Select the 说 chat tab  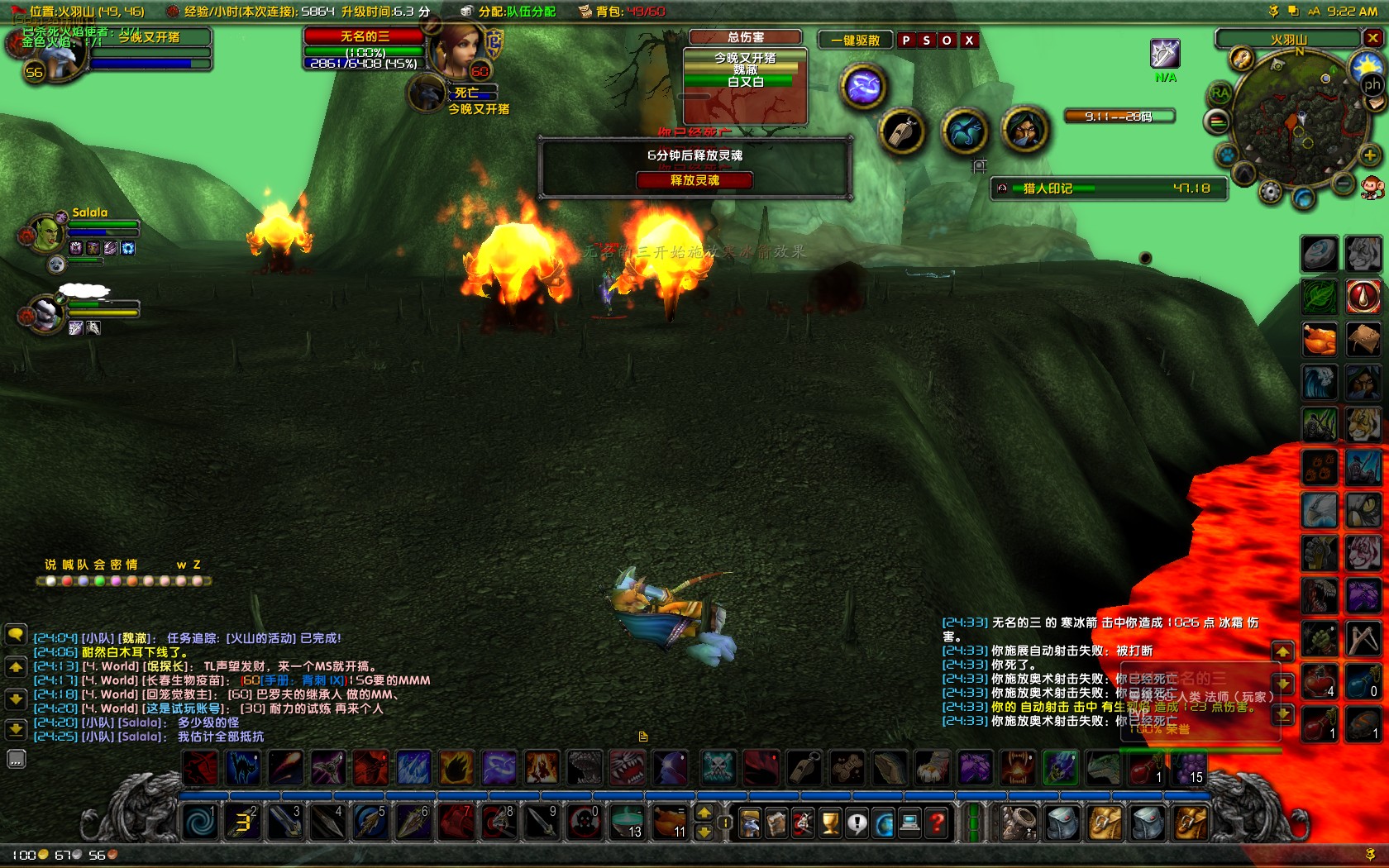point(48,565)
